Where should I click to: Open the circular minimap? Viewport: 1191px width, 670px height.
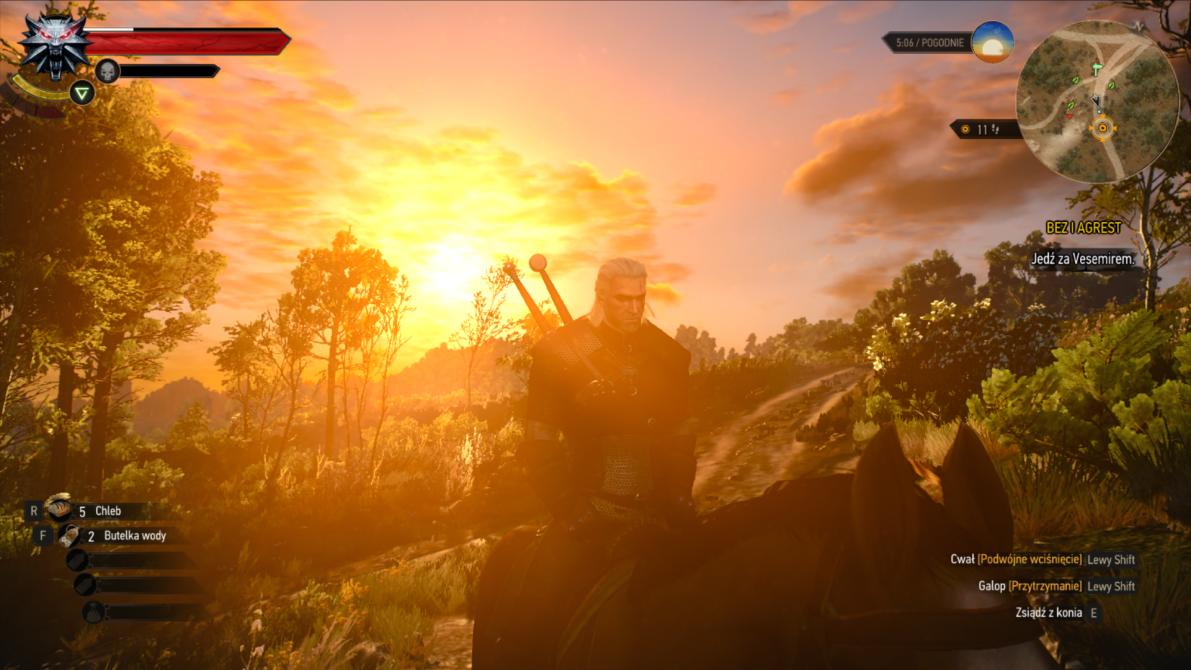pos(1097,101)
